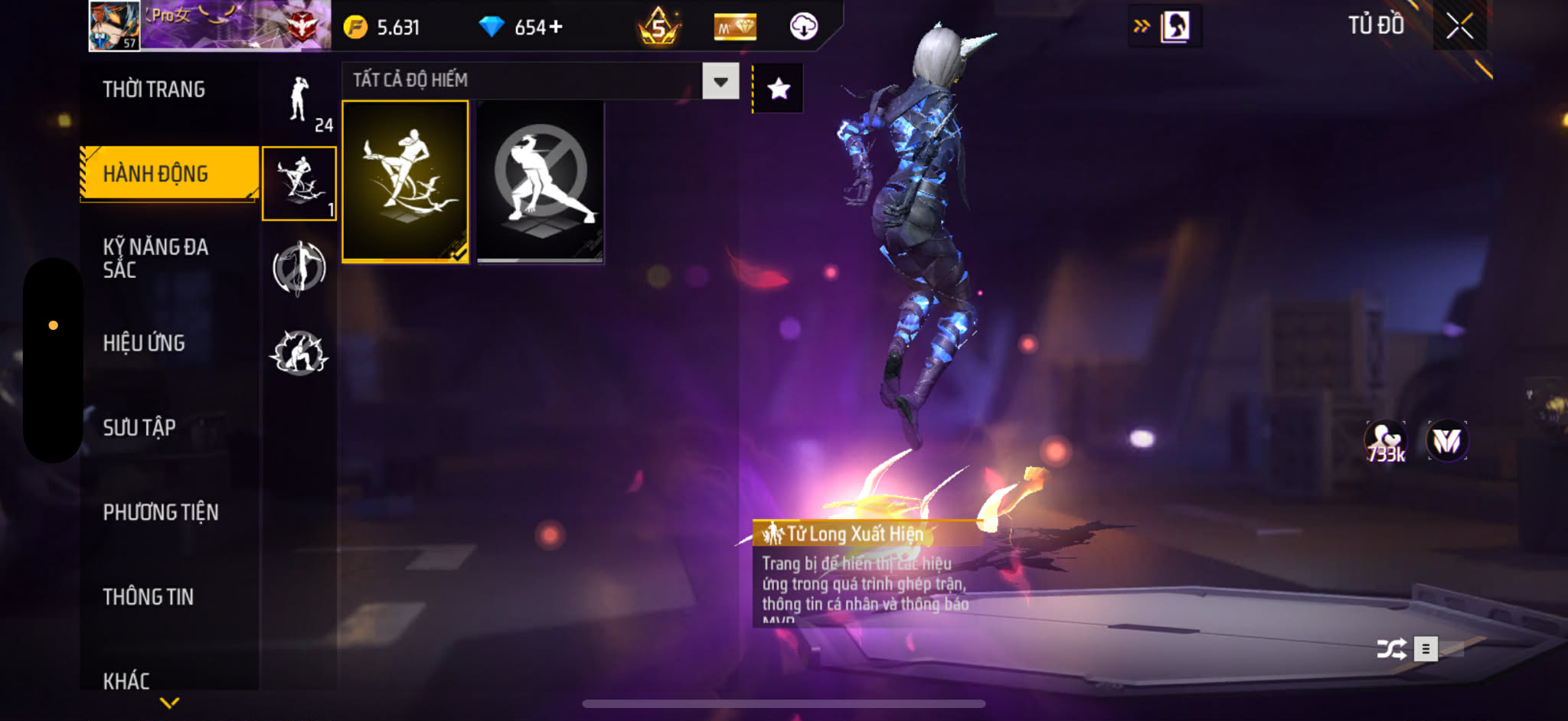Open the Hiệu Ứng category
The image size is (1568, 721).
point(144,343)
